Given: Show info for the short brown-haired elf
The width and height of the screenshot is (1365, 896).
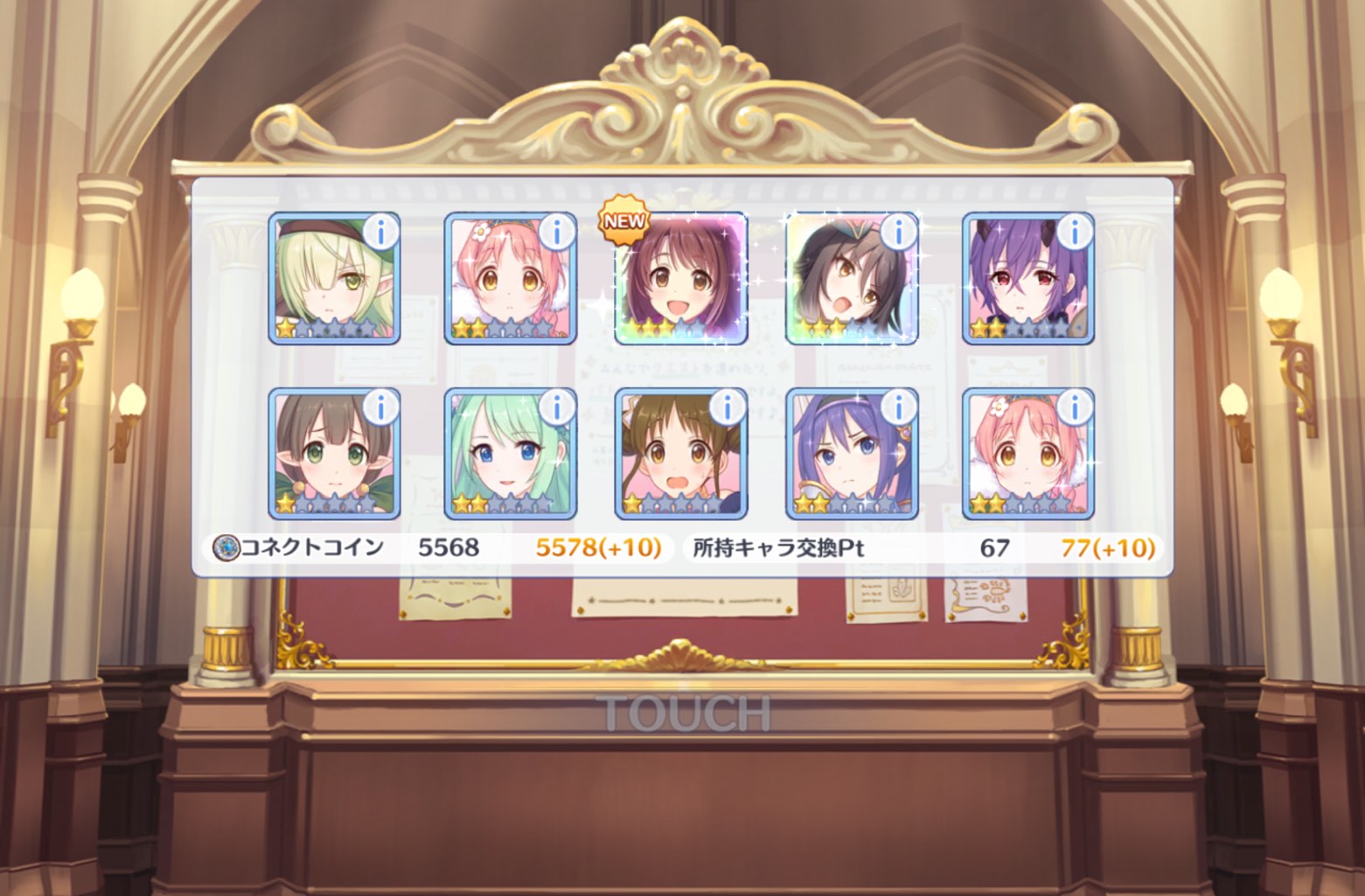Looking at the screenshot, I should tap(380, 406).
